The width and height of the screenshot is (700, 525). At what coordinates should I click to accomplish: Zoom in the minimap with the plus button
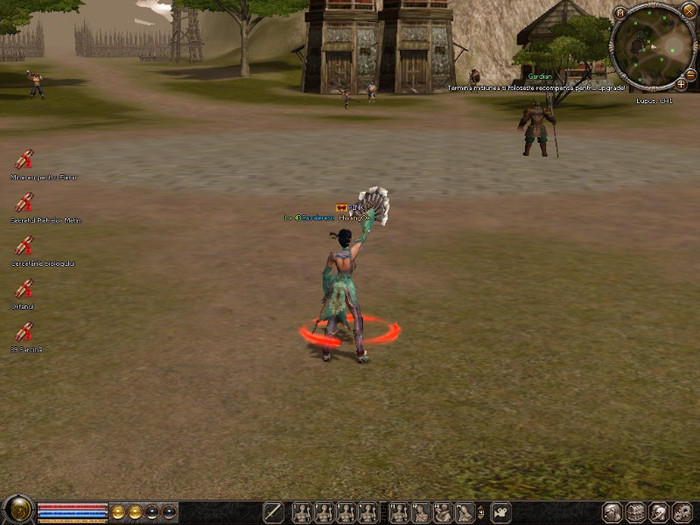coord(681,84)
